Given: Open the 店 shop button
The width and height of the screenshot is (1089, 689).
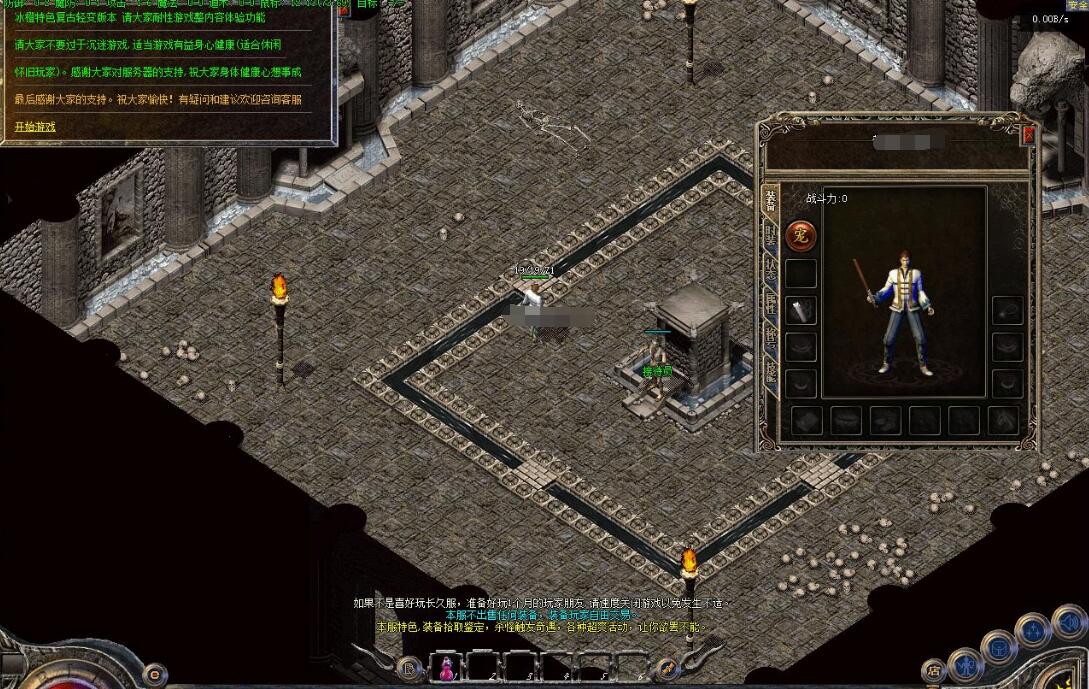Looking at the screenshot, I should (934, 670).
